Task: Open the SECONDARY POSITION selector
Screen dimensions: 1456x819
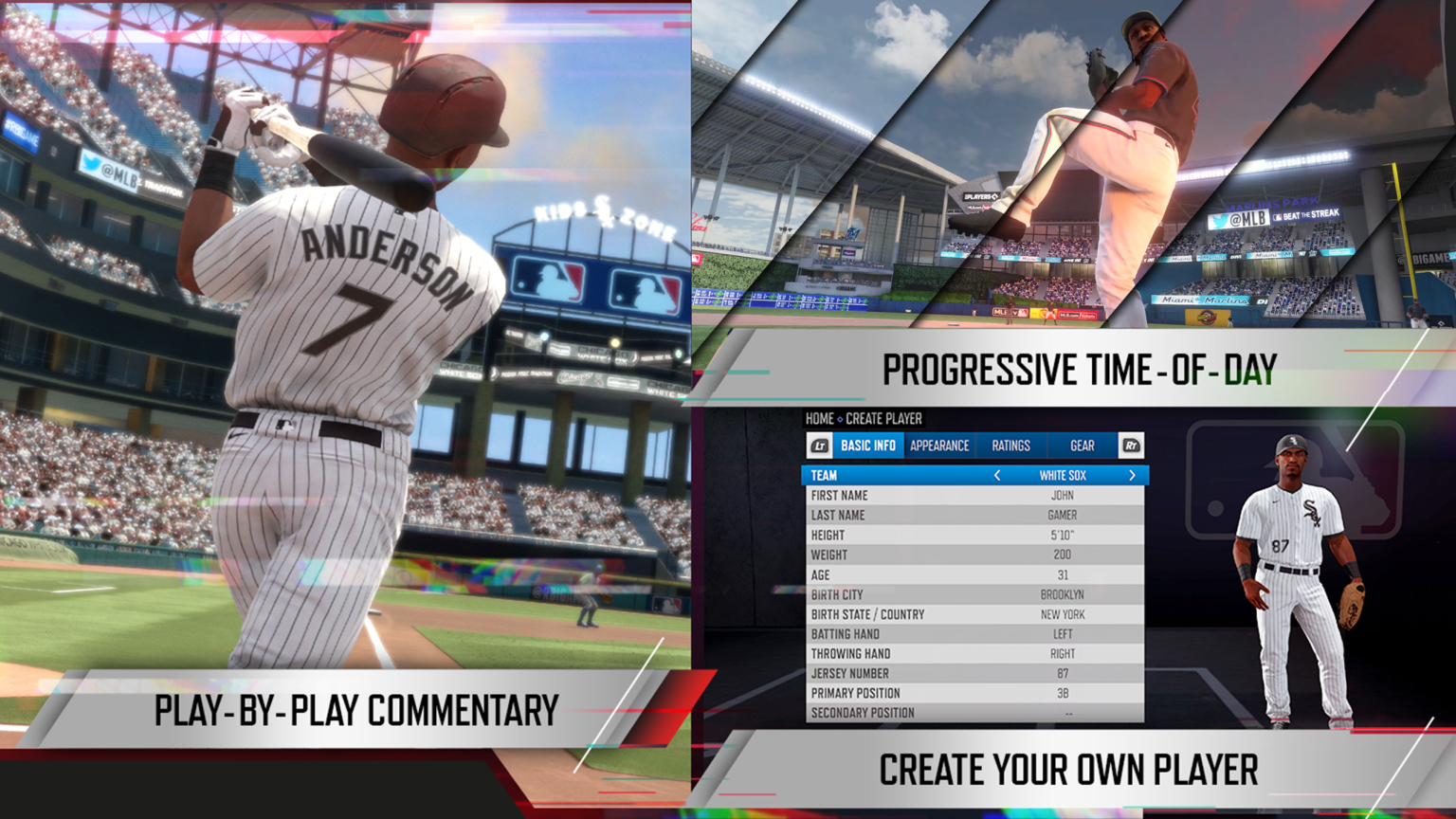Action: 976,713
